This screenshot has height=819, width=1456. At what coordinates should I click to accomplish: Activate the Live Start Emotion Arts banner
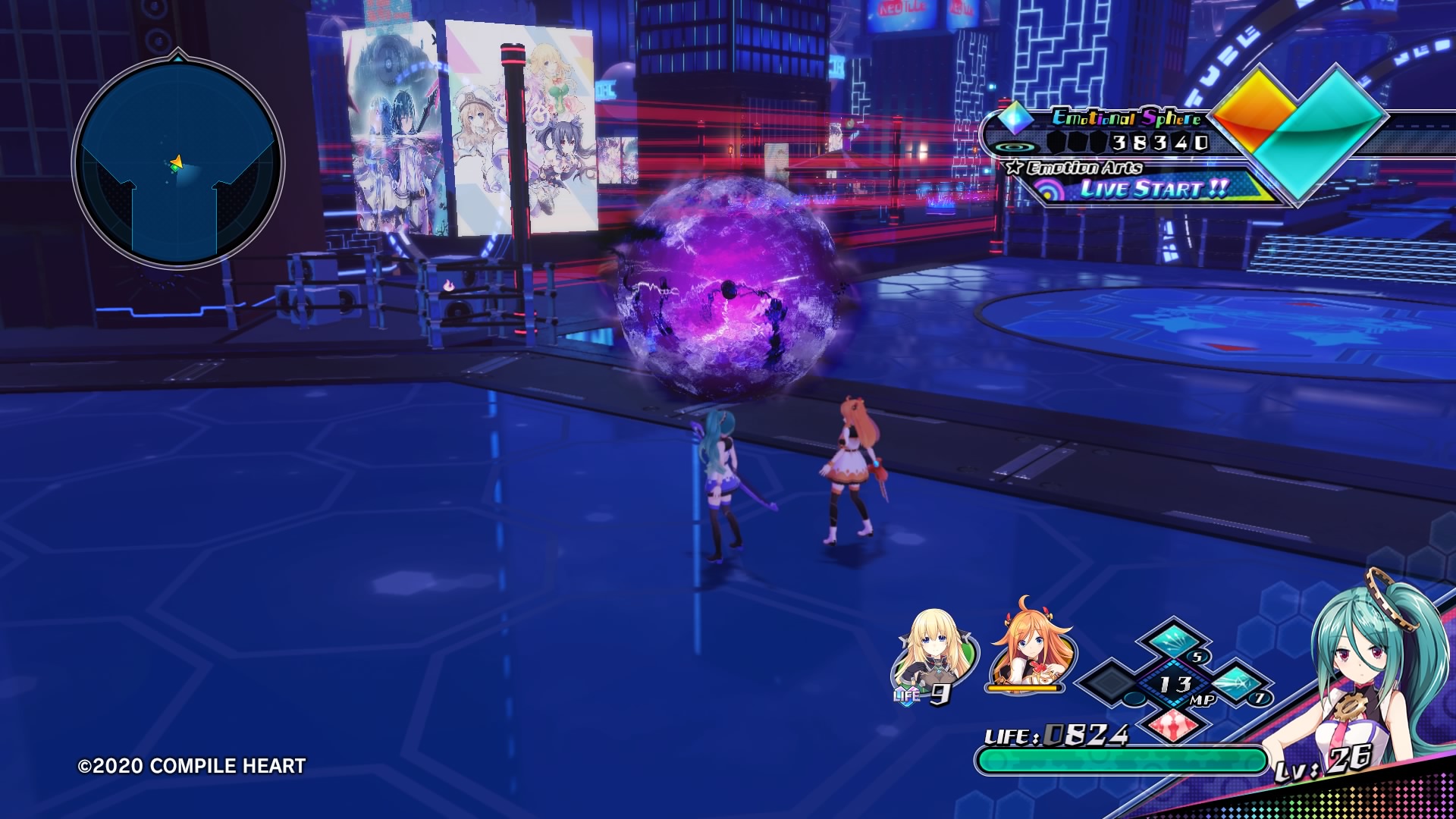click(x=1153, y=188)
